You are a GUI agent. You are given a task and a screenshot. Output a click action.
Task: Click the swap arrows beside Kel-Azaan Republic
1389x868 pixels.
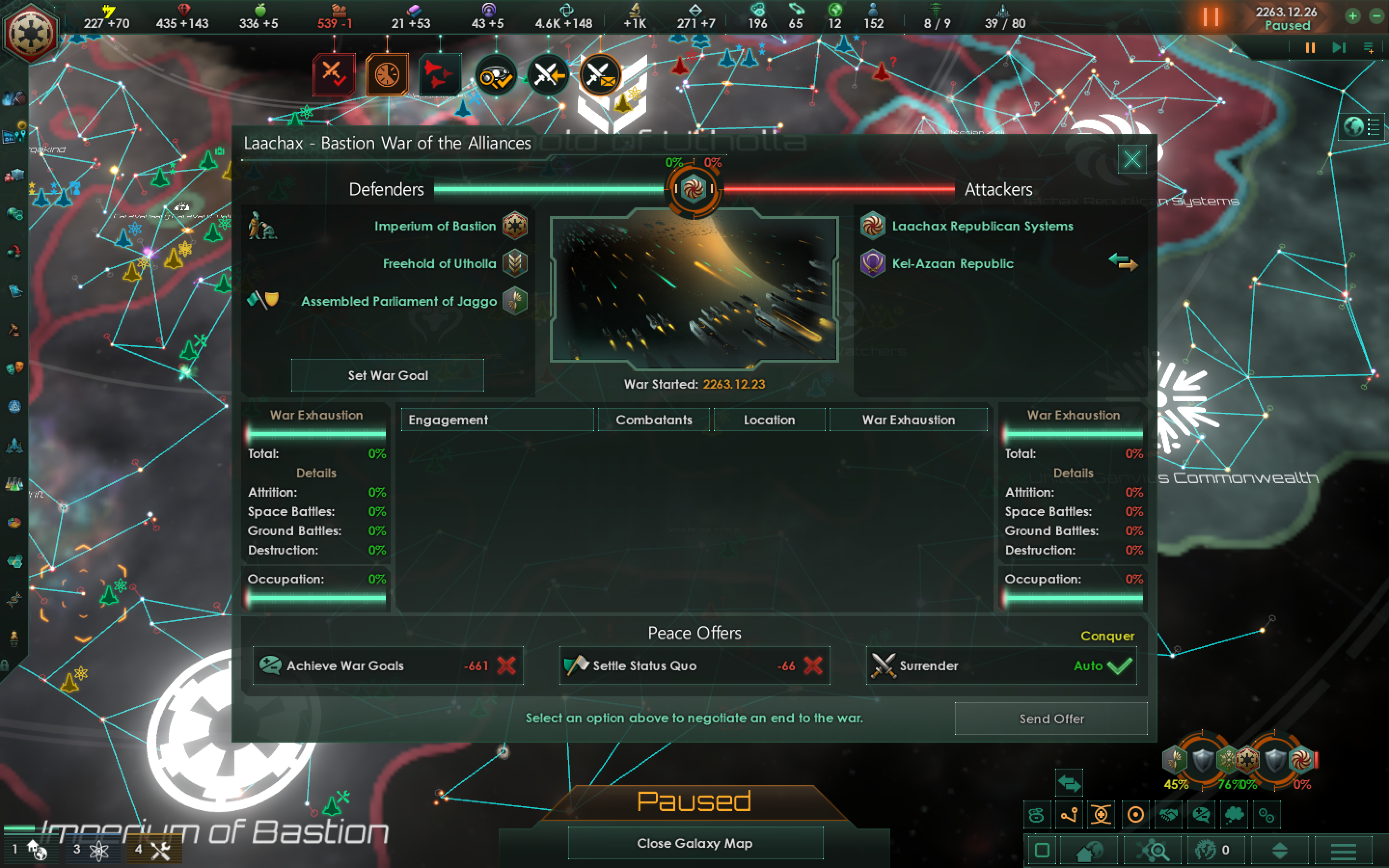click(x=1123, y=263)
